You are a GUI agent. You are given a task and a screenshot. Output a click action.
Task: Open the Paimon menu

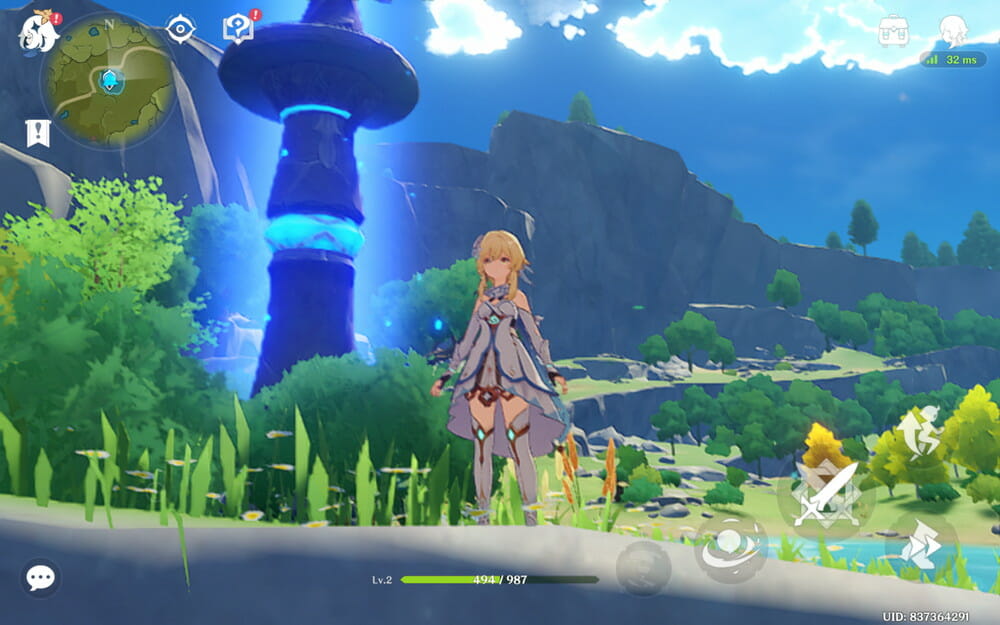click(x=37, y=30)
